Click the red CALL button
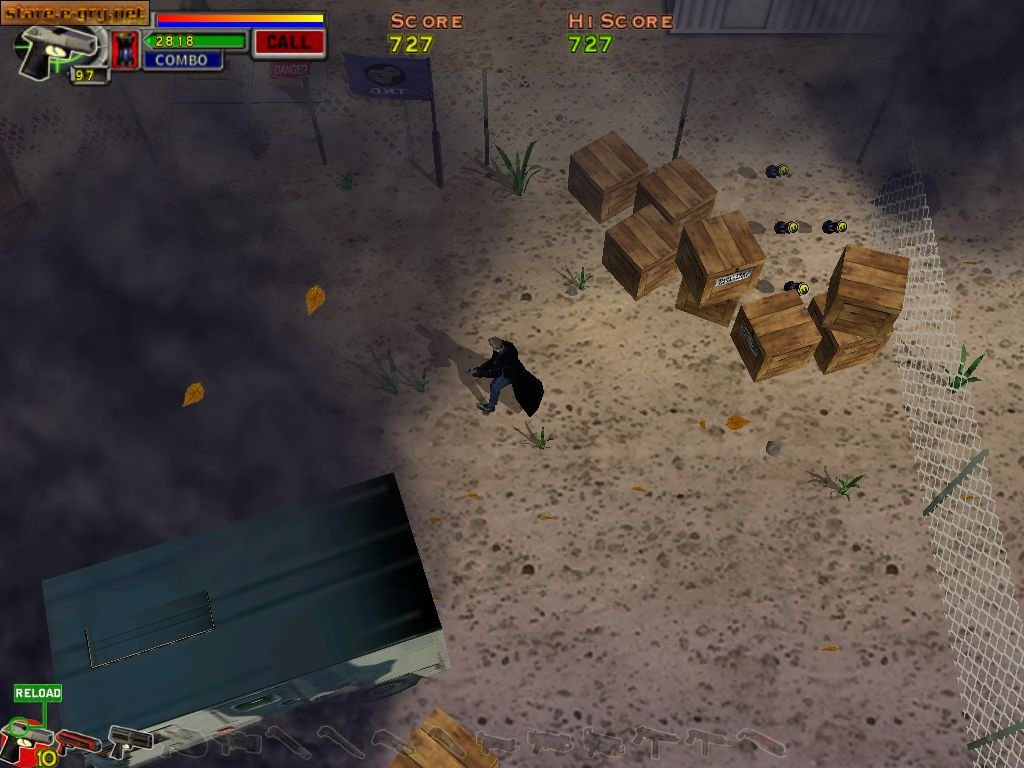The image size is (1024, 768). click(x=288, y=42)
